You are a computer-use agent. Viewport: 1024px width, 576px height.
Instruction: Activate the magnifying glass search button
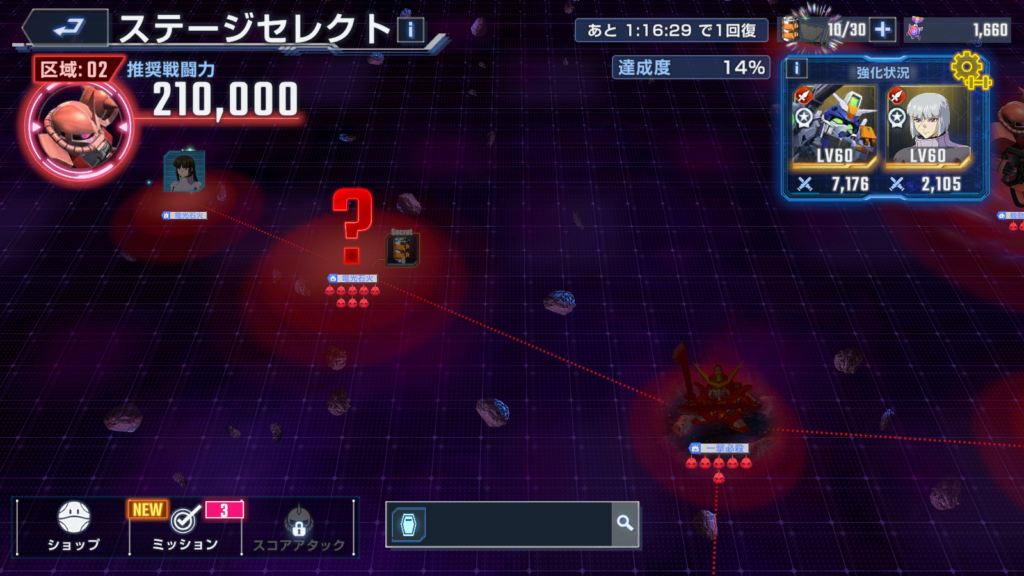625,523
